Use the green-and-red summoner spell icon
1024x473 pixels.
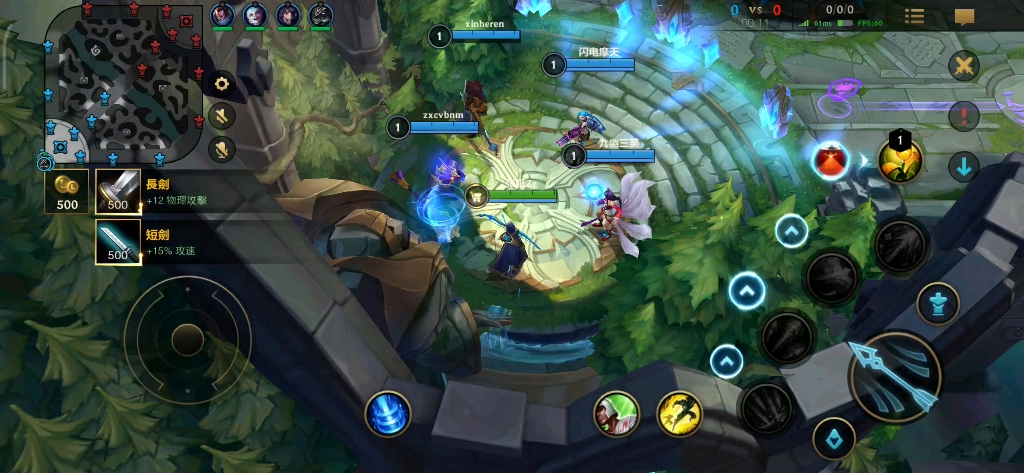(616, 413)
